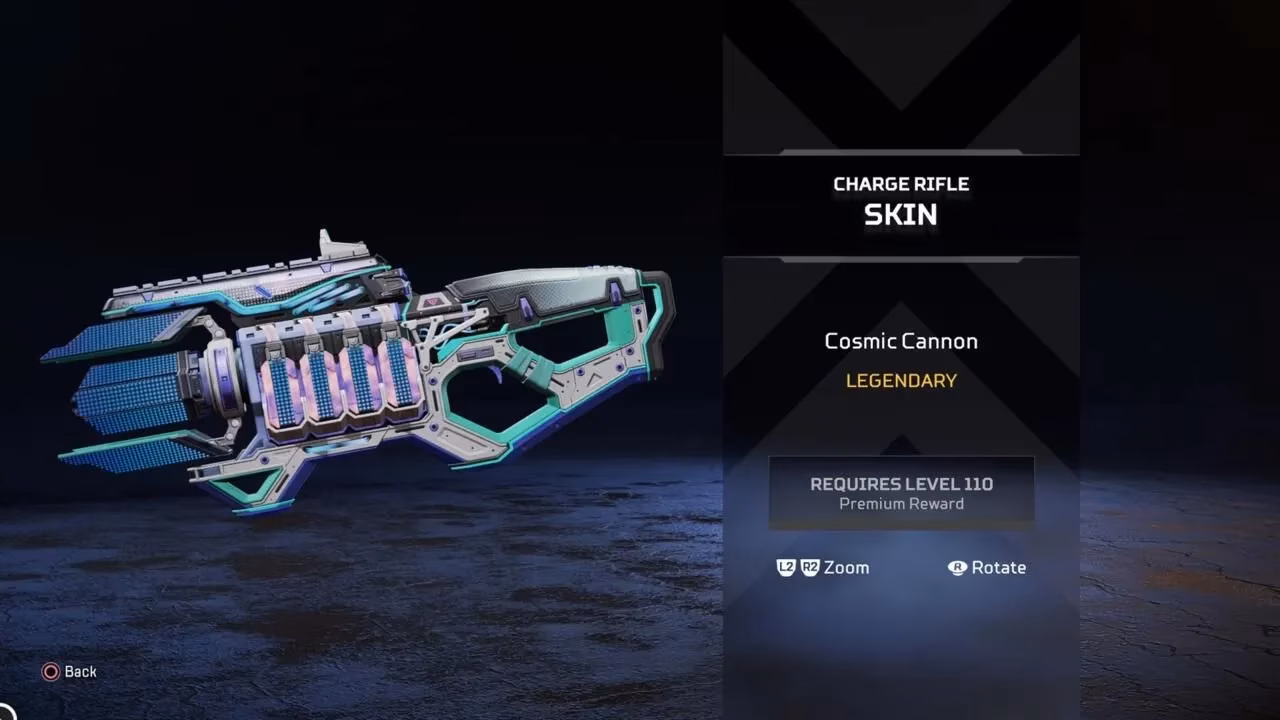Select the Cosmic Cannon skin name
The height and width of the screenshot is (720, 1280).
(900, 341)
